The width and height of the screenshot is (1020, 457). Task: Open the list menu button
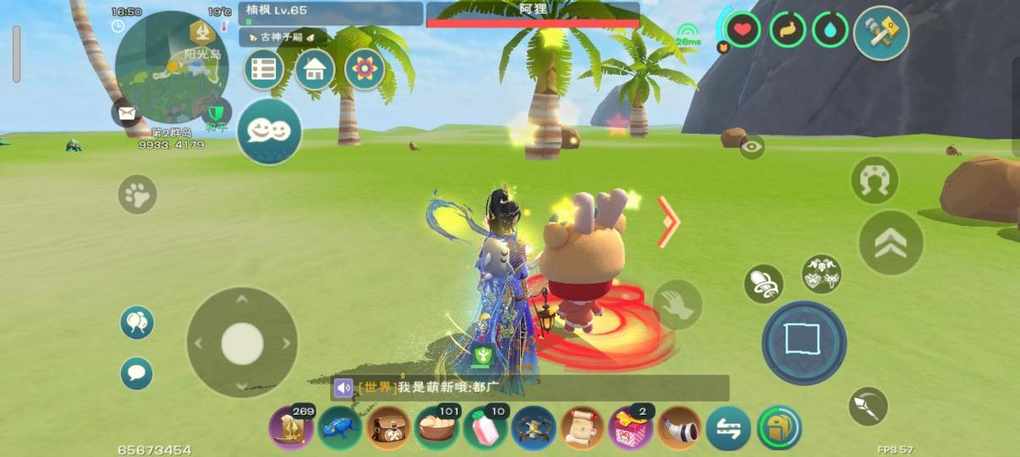264,69
